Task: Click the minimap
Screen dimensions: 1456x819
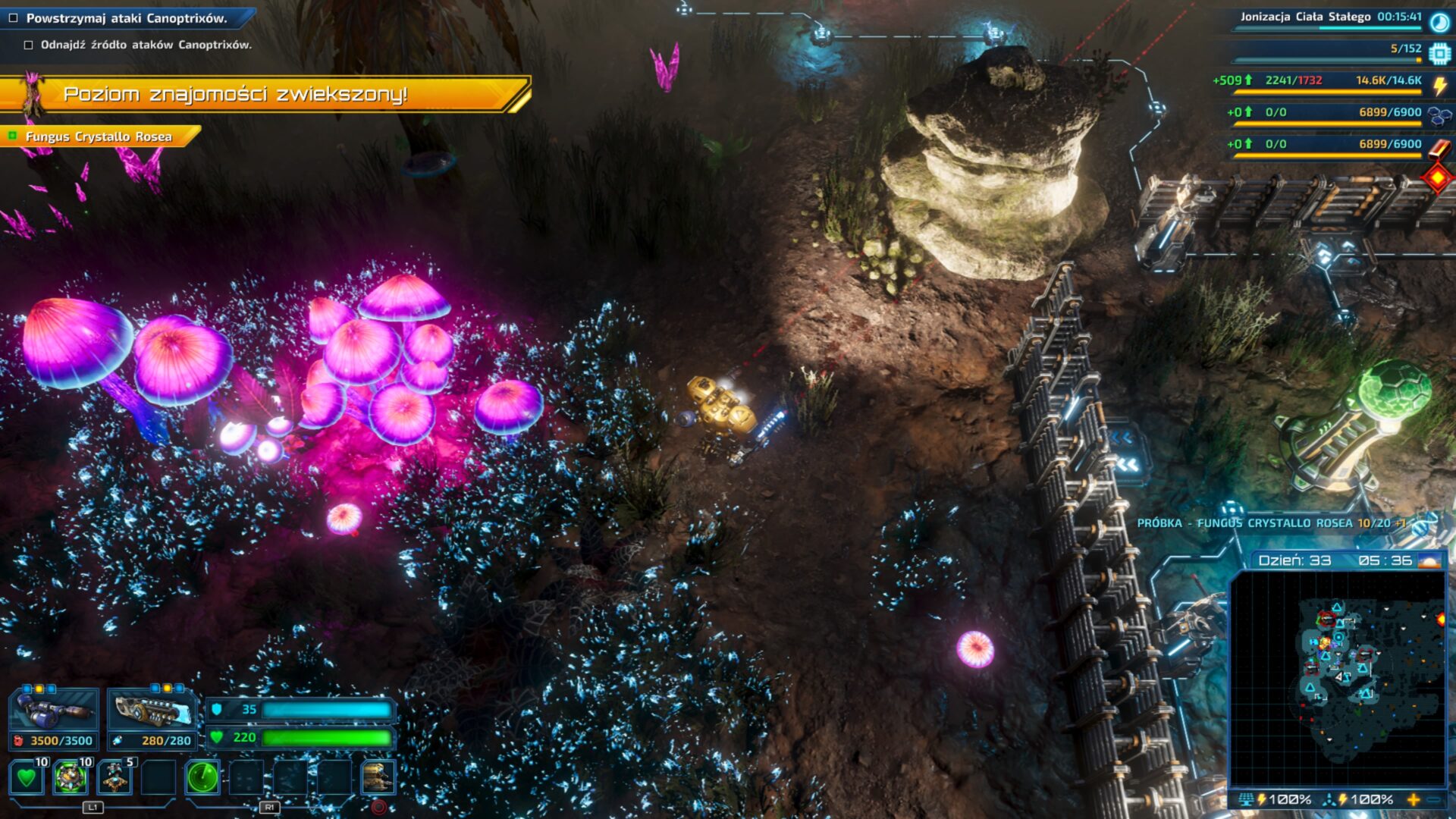Action: coord(1338,678)
